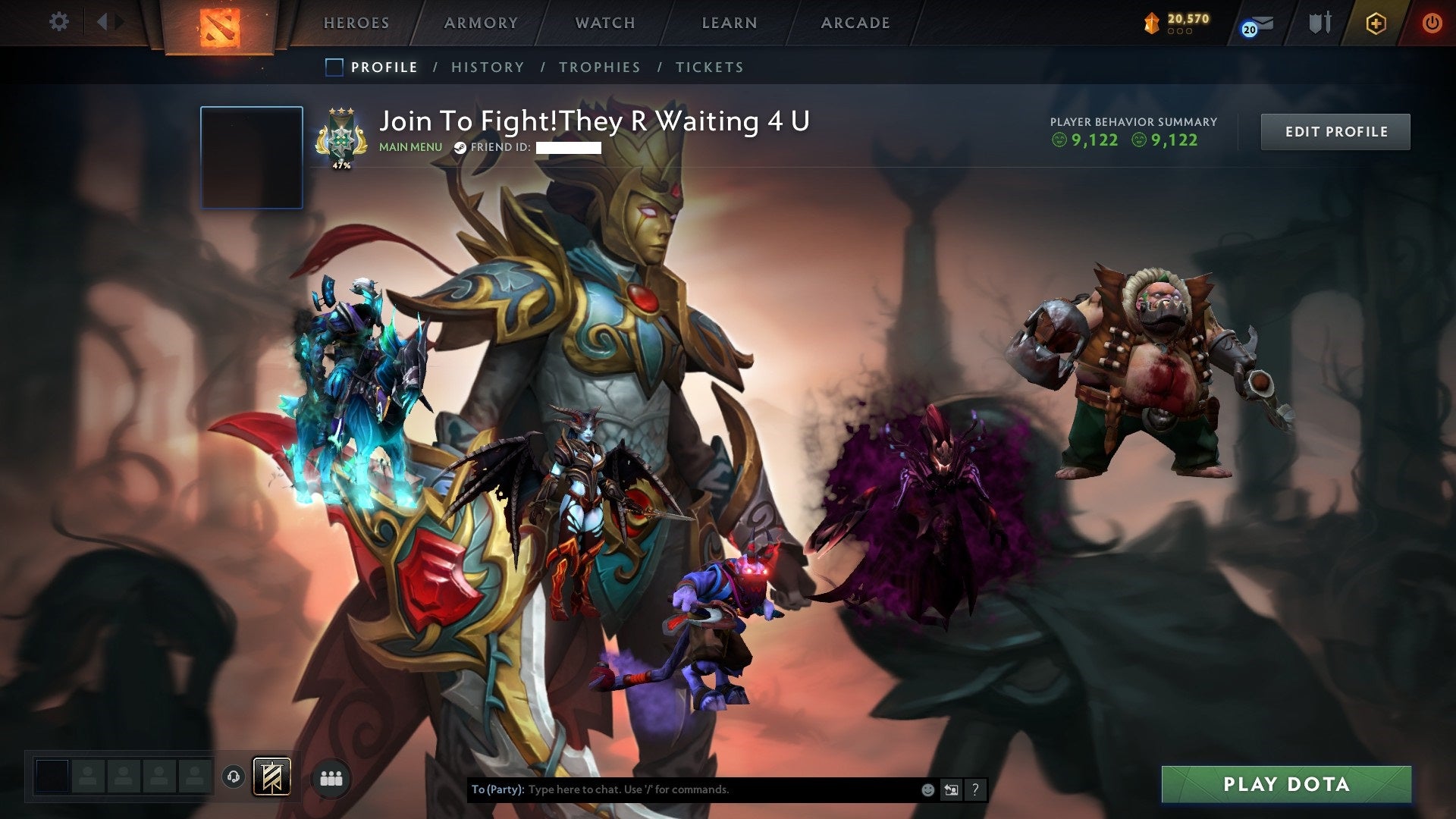
Task: Click the help question mark beside chat
Action: pos(975,789)
